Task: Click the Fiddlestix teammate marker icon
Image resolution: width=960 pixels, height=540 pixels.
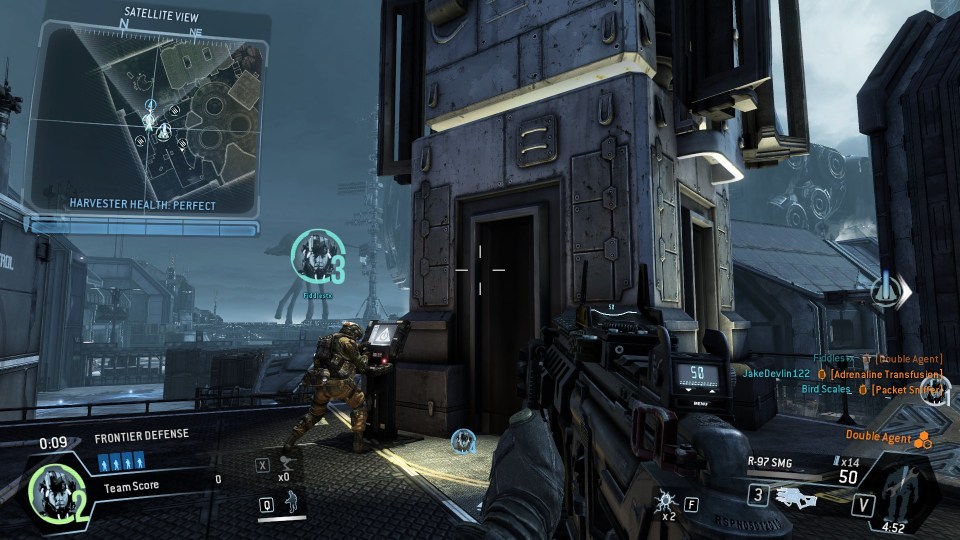Action: (x=313, y=256)
